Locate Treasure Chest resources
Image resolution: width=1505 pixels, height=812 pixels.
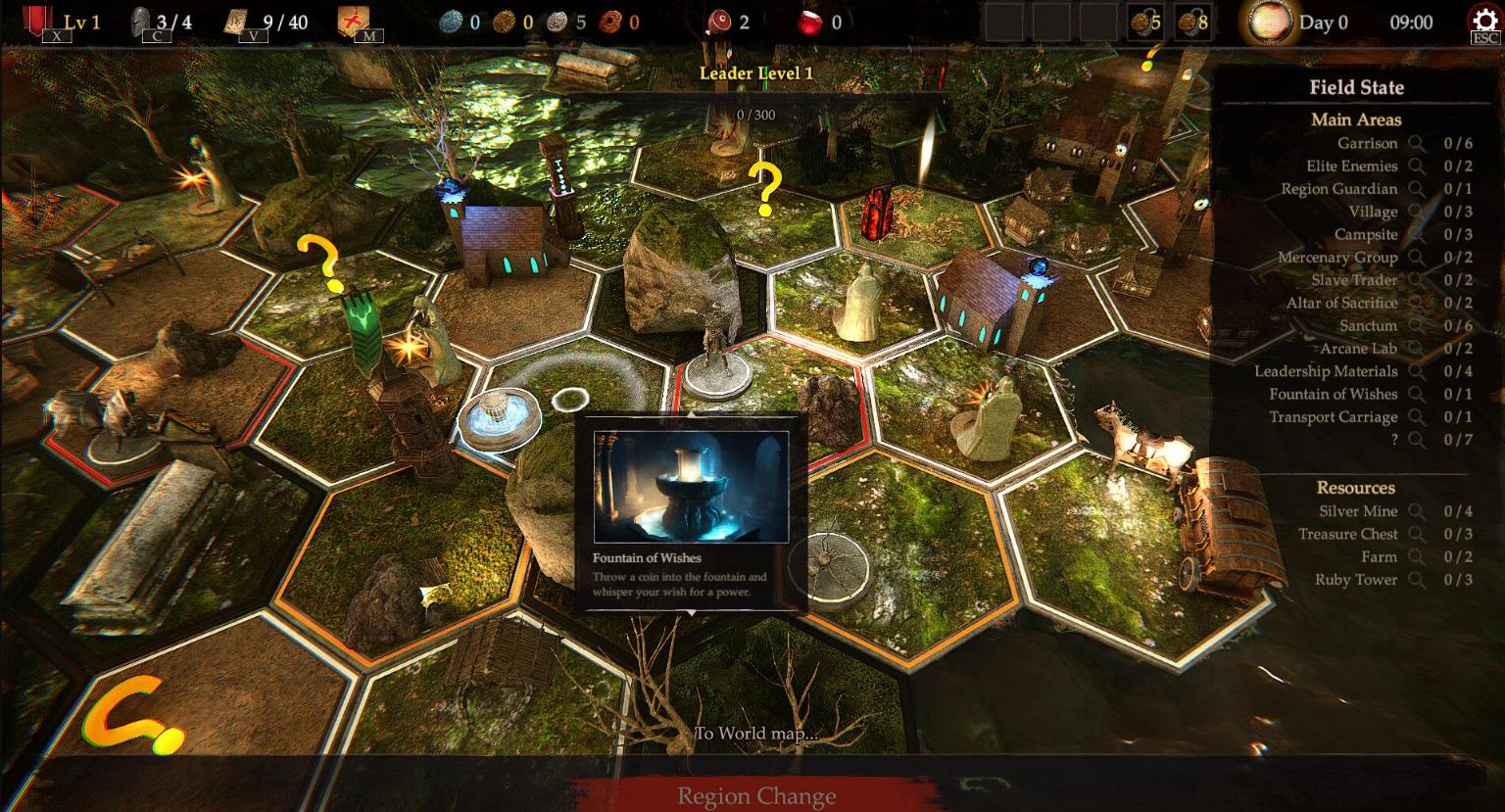click(x=1417, y=534)
